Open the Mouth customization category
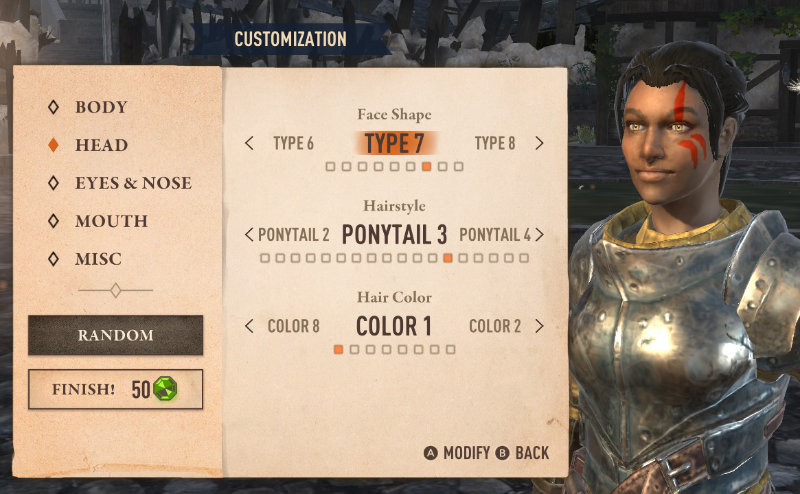This screenshot has height=494, width=800. point(110,221)
